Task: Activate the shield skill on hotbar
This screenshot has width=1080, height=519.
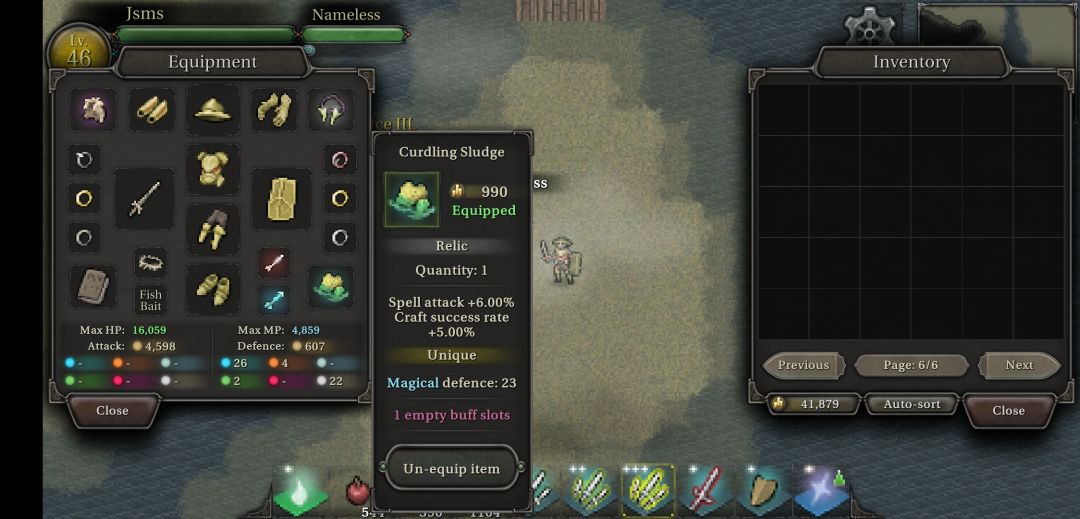Action: (x=763, y=490)
